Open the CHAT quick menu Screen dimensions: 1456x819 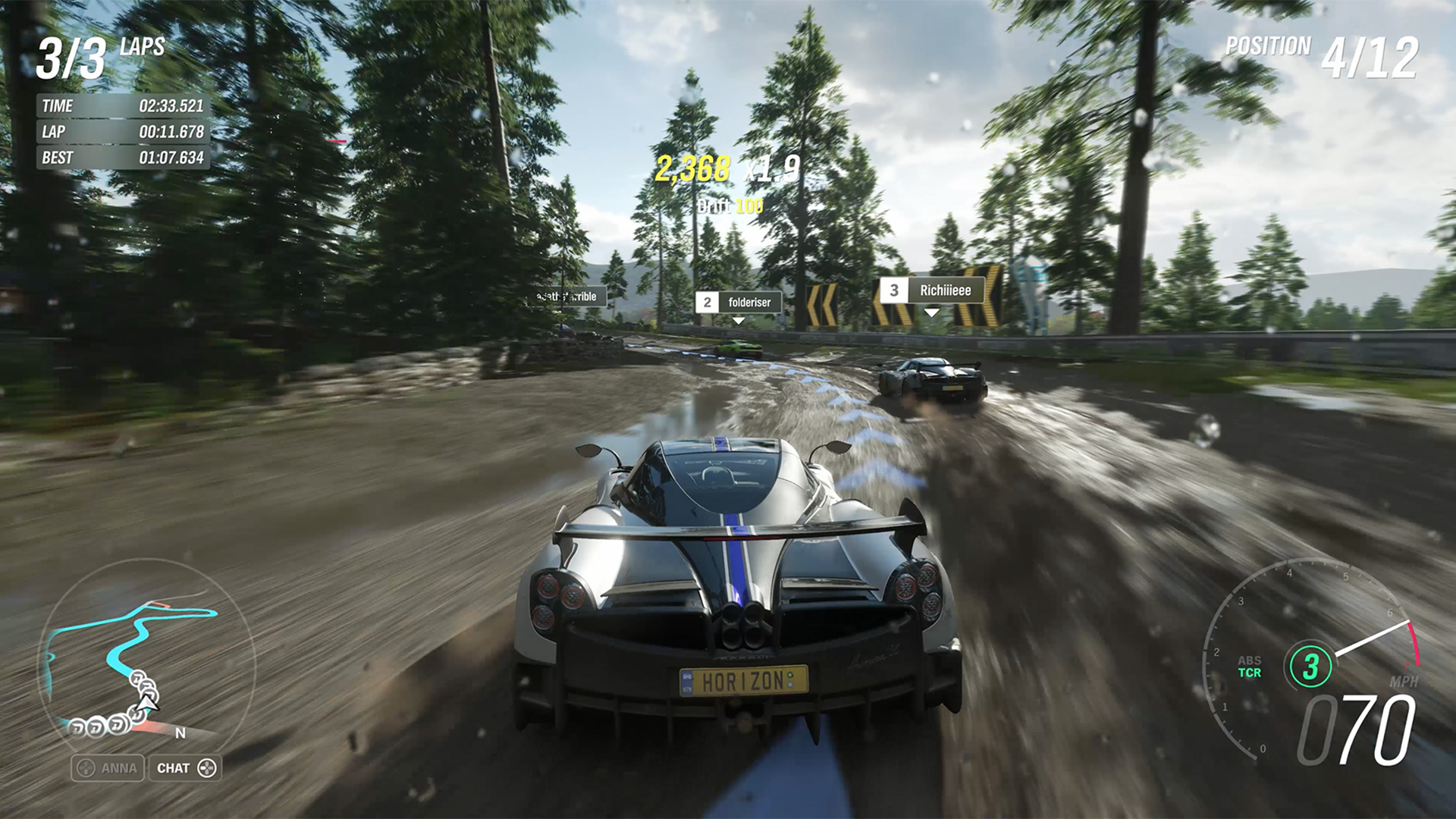(x=186, y=768)
